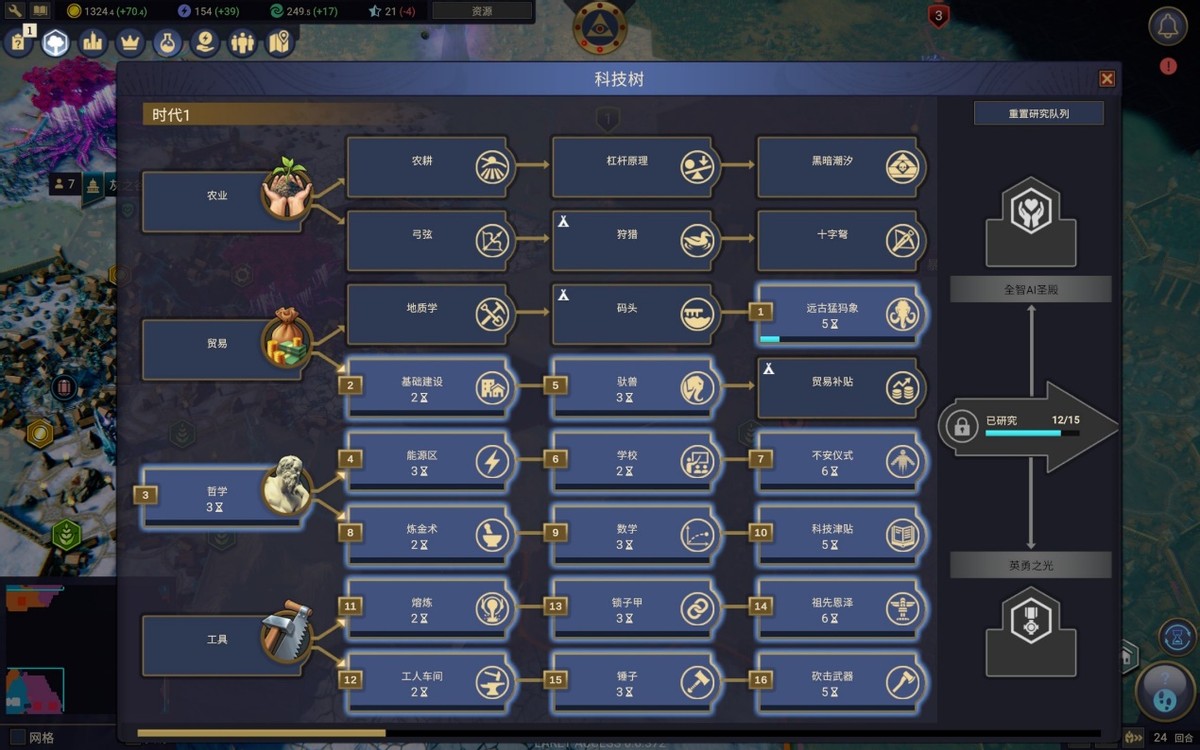
Task: Select the 砍击武器 slashing weapons technology
Action: 838,683
